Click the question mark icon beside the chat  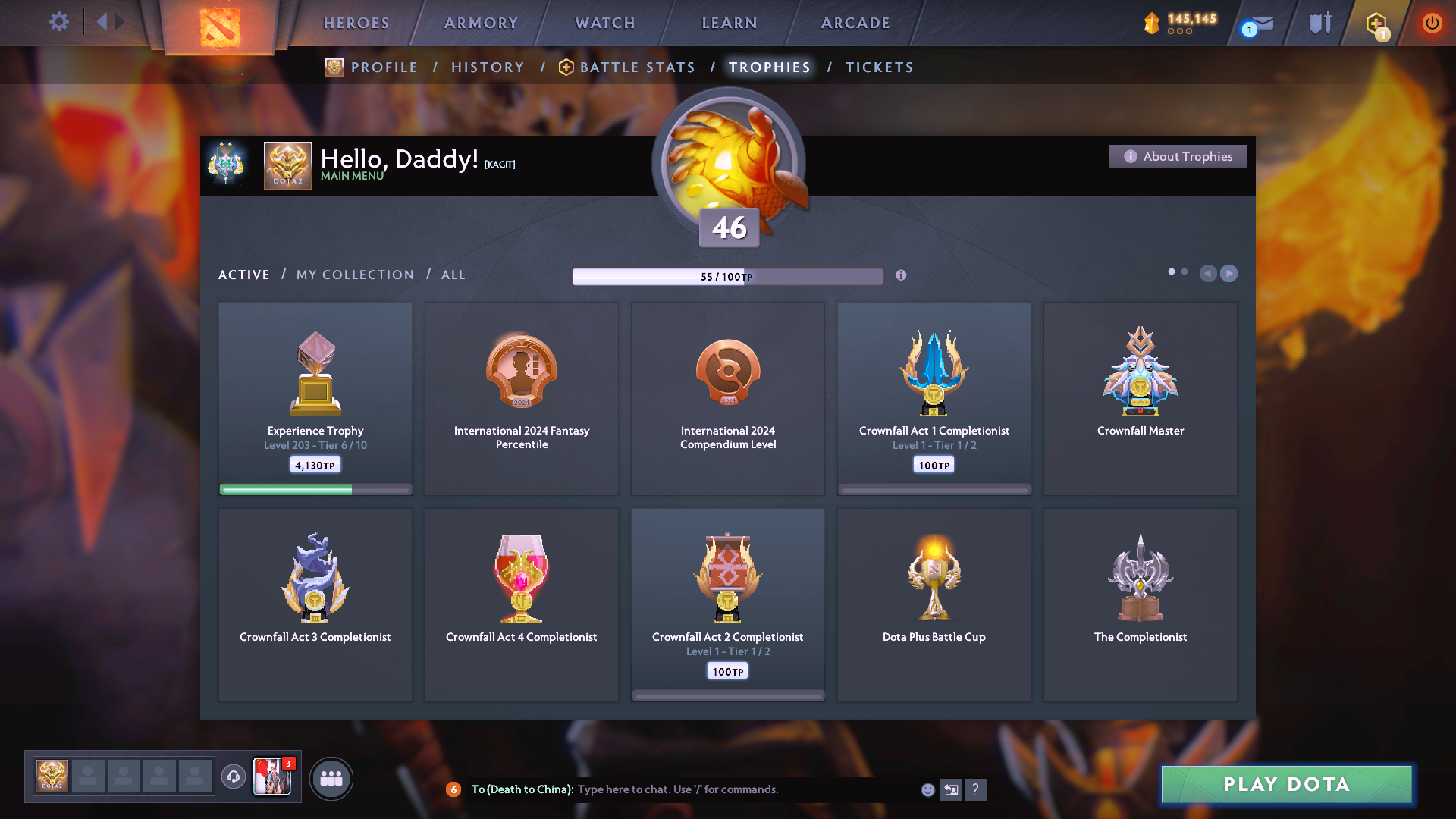(x=976, y=789)
